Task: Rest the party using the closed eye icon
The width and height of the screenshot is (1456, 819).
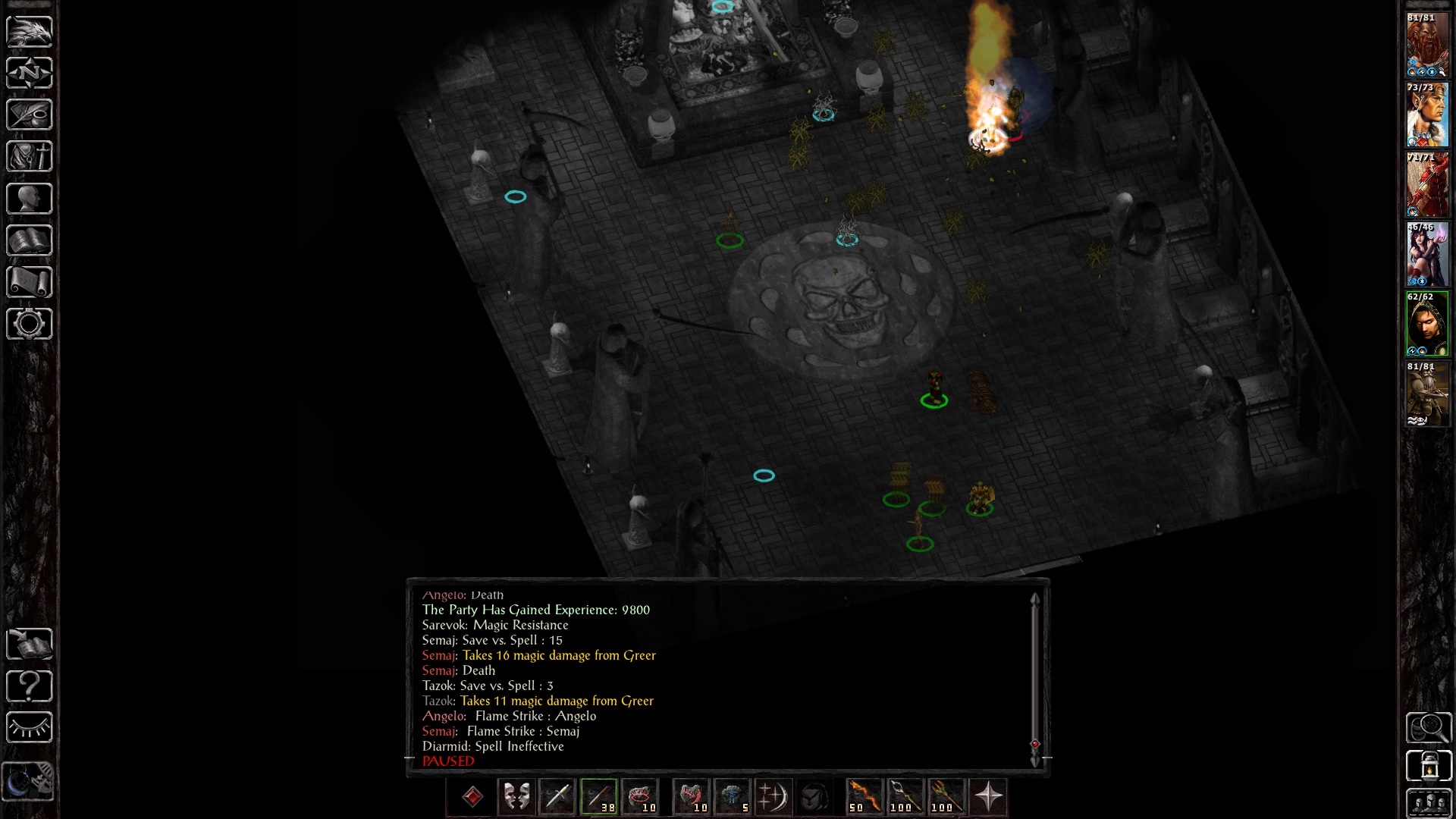Action: click(30, 728)
